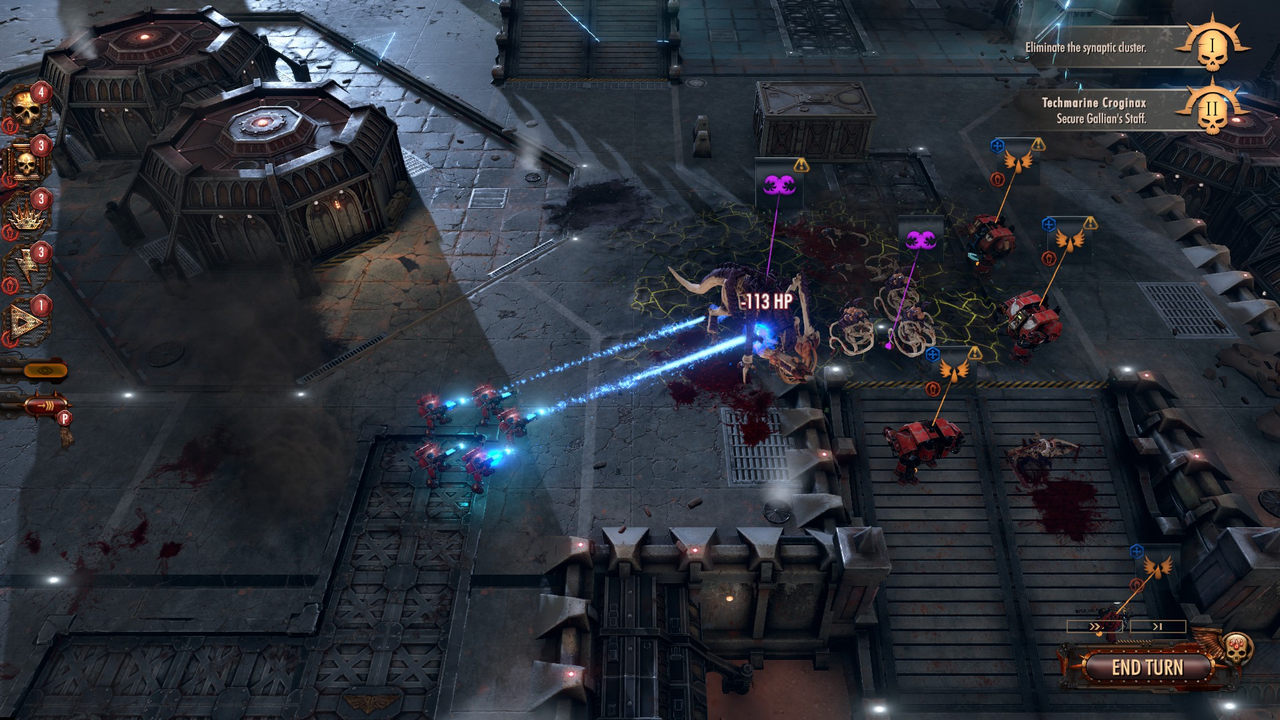
Task: Open the skull emblem beside End Turn
Action: tap(1238, 646)
